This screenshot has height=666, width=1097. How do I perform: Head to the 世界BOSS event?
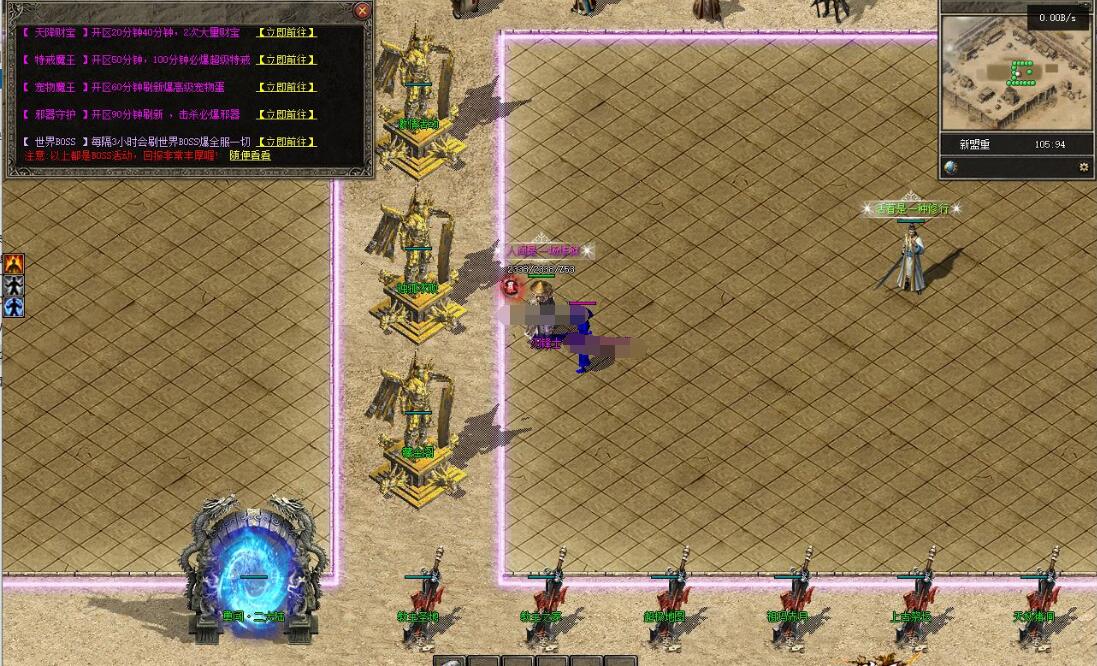click(287, 142)
